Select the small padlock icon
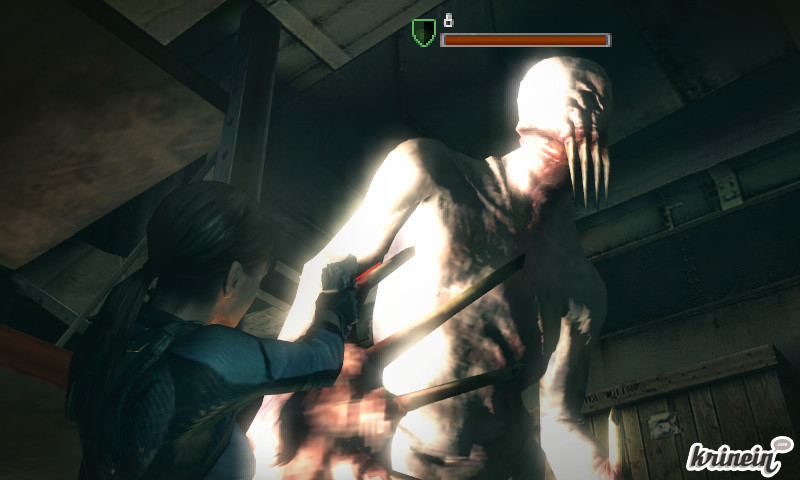Screen dimensions: 800x480 click(x=448, y=19)
